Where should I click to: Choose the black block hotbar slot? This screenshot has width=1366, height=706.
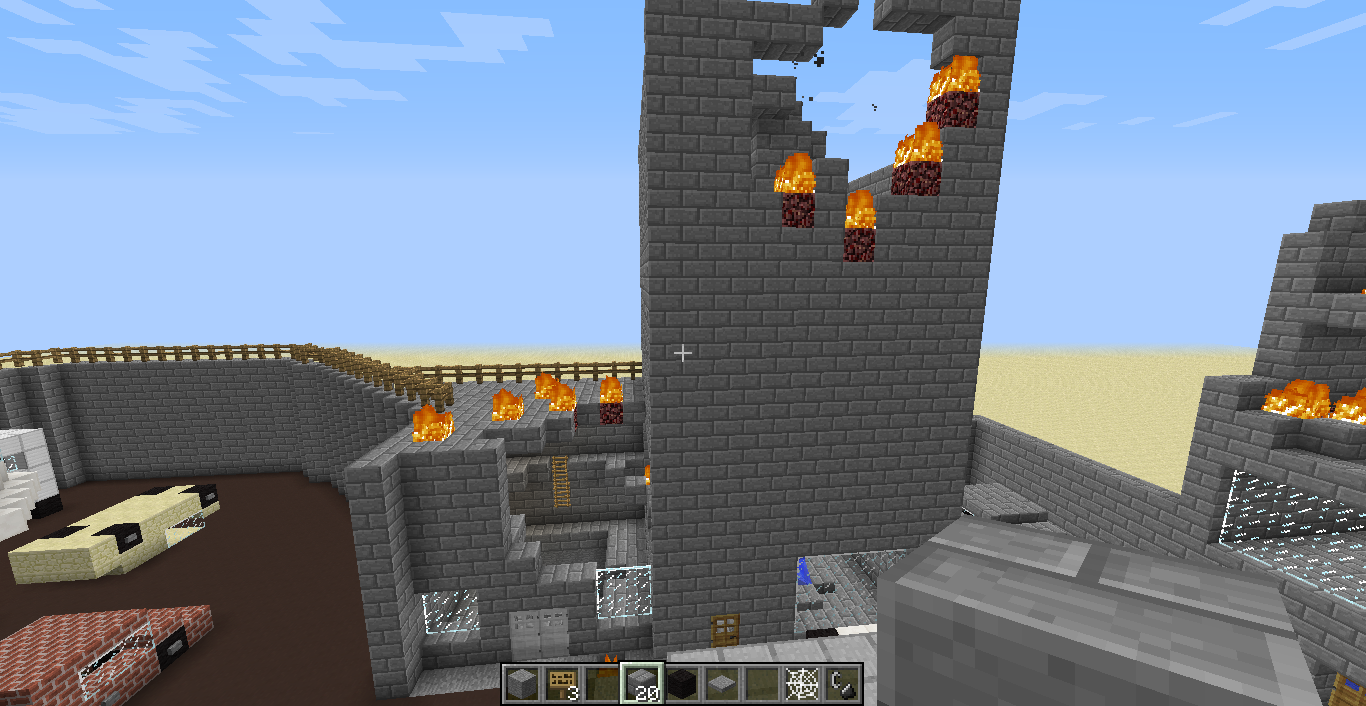[680, 684]
